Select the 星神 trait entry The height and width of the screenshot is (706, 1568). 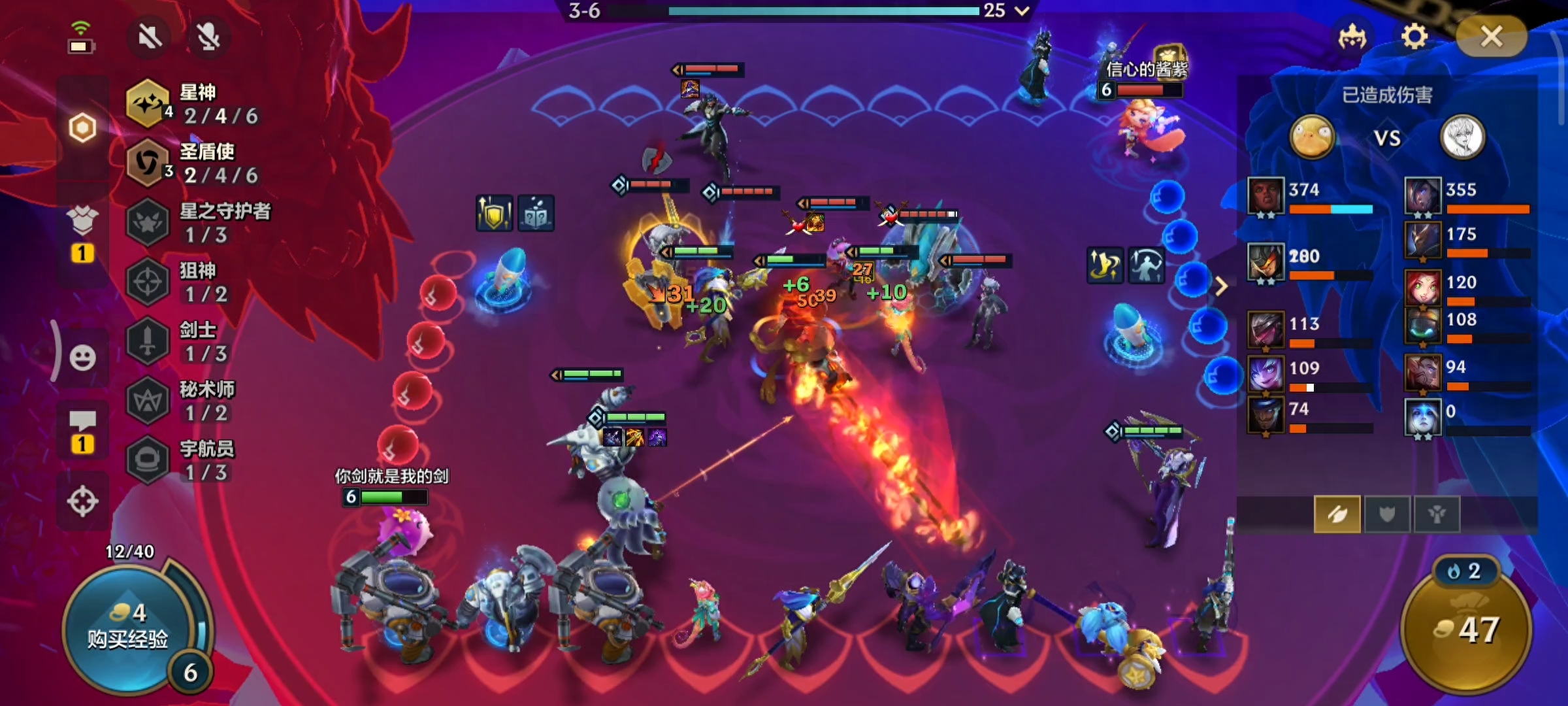click(195, 105)
